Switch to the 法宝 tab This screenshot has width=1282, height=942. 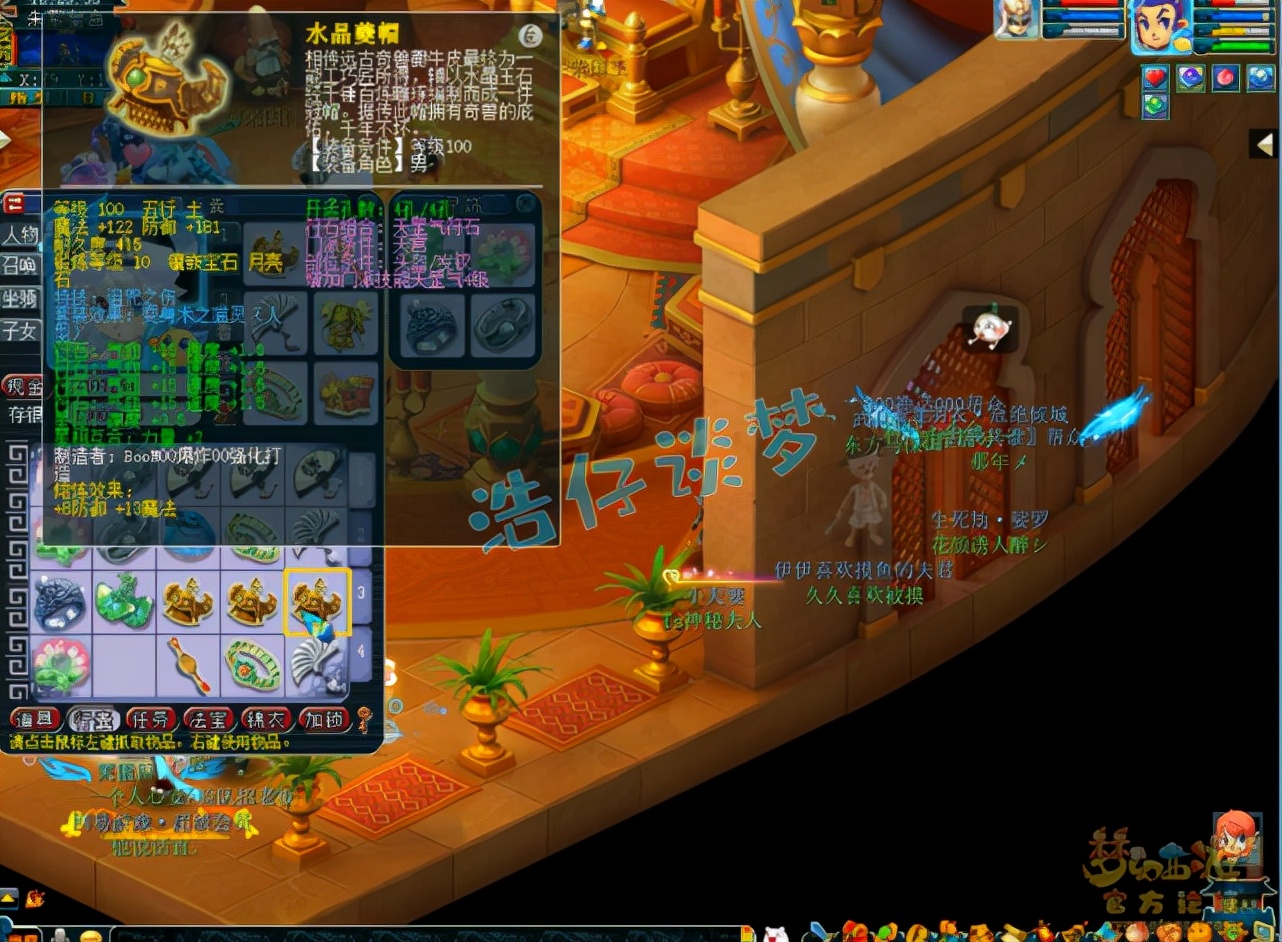pyautogui.click(x=209, y=719)
